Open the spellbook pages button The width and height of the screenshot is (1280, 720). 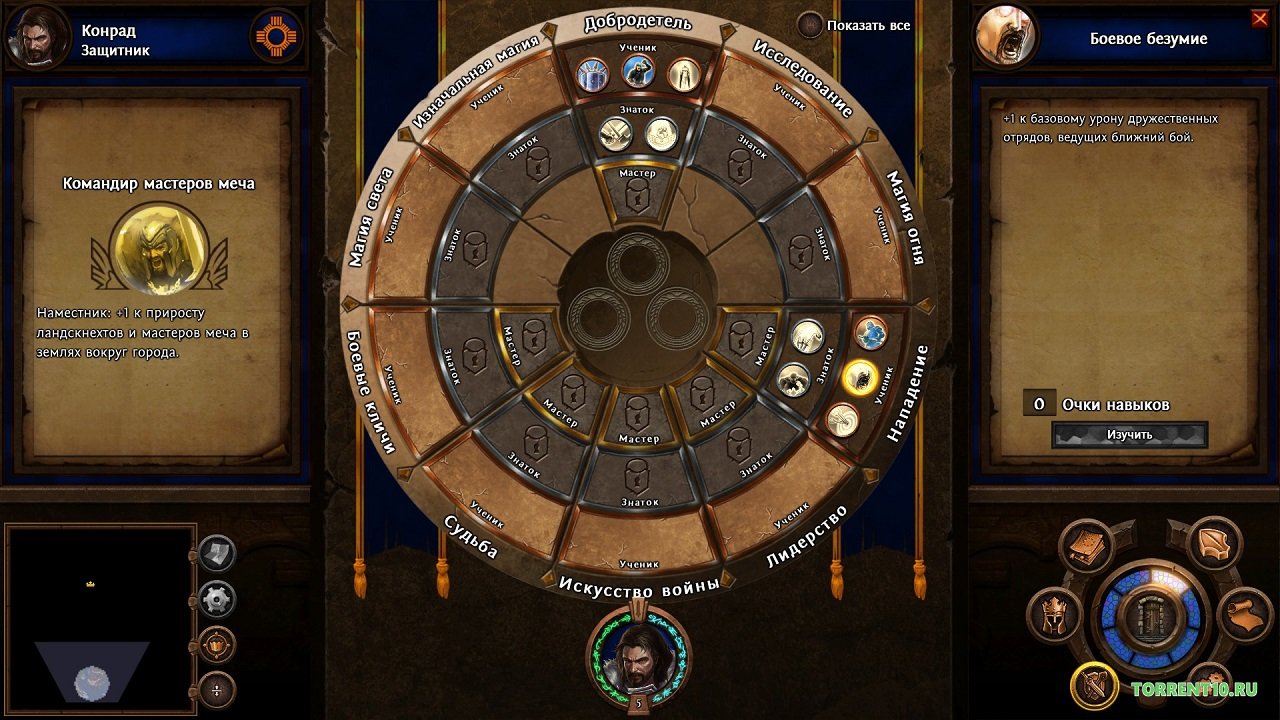pos(1088,546)
